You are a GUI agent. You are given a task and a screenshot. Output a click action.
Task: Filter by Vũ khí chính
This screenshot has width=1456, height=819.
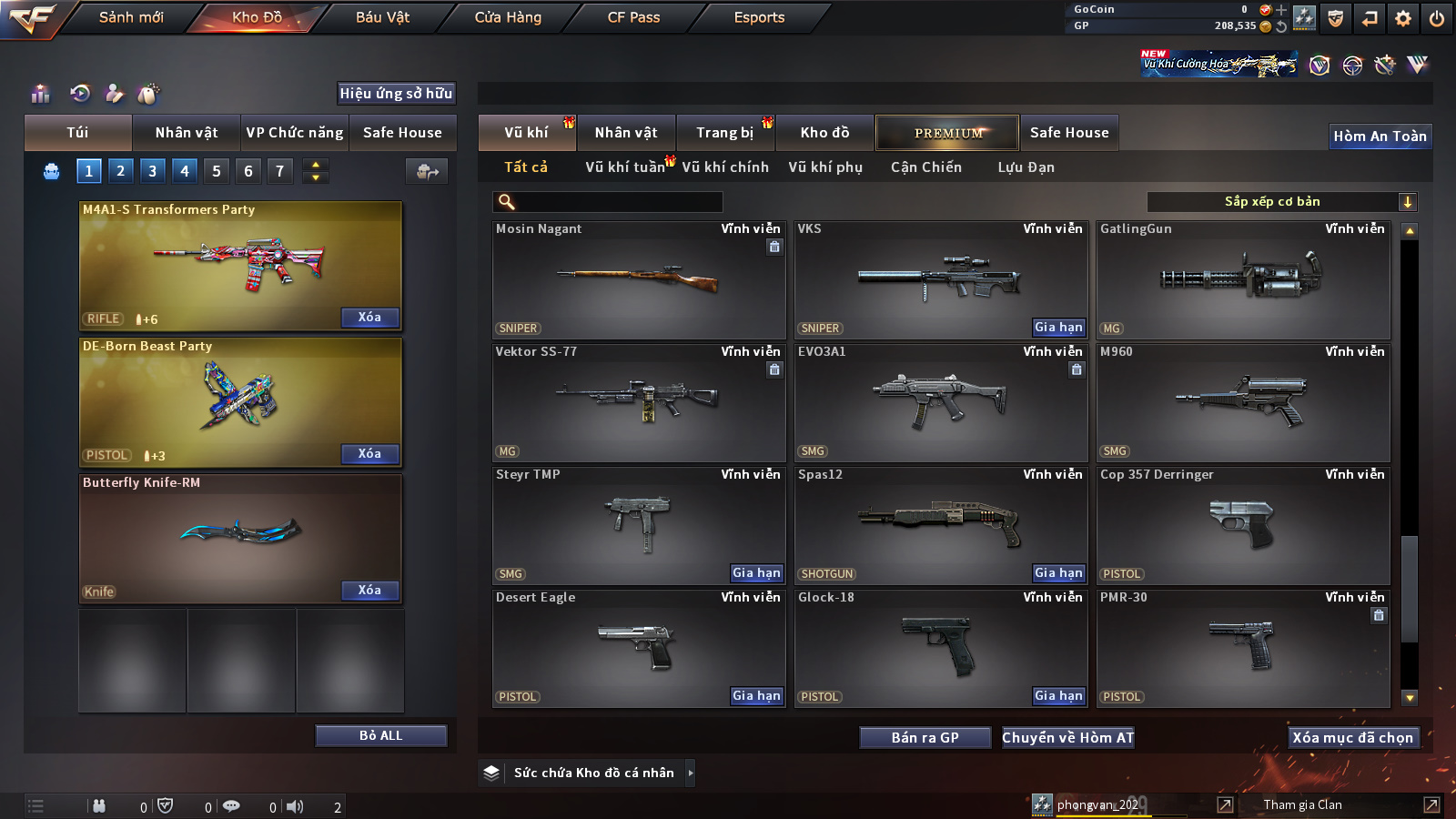point(725,167)
